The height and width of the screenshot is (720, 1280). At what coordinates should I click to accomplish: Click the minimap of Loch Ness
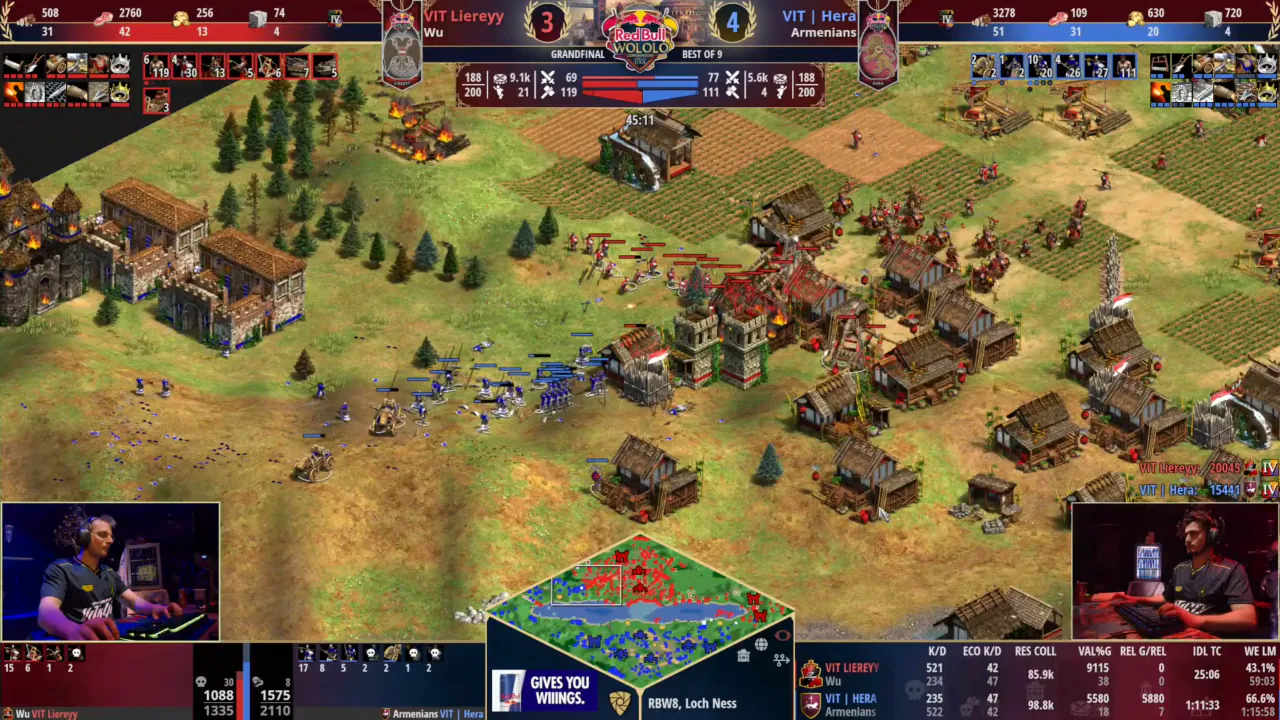click(640, 600)
